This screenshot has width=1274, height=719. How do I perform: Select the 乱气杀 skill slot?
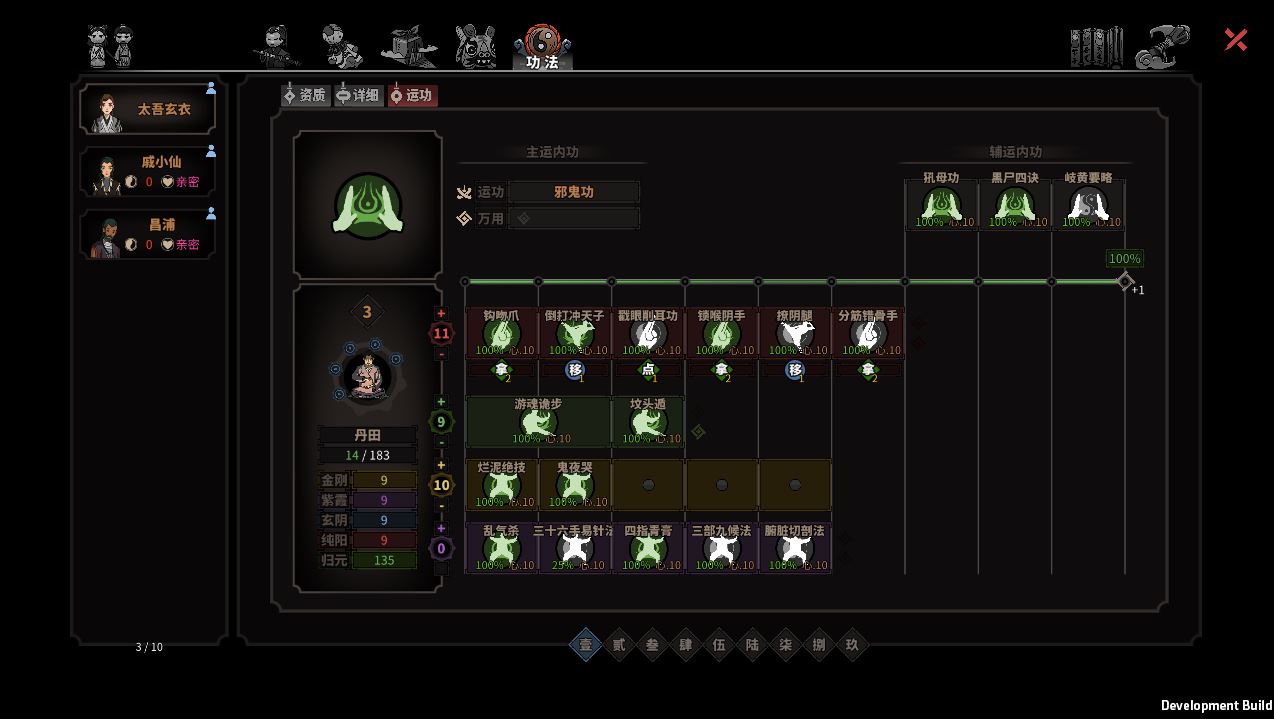[x=502, y=547]
